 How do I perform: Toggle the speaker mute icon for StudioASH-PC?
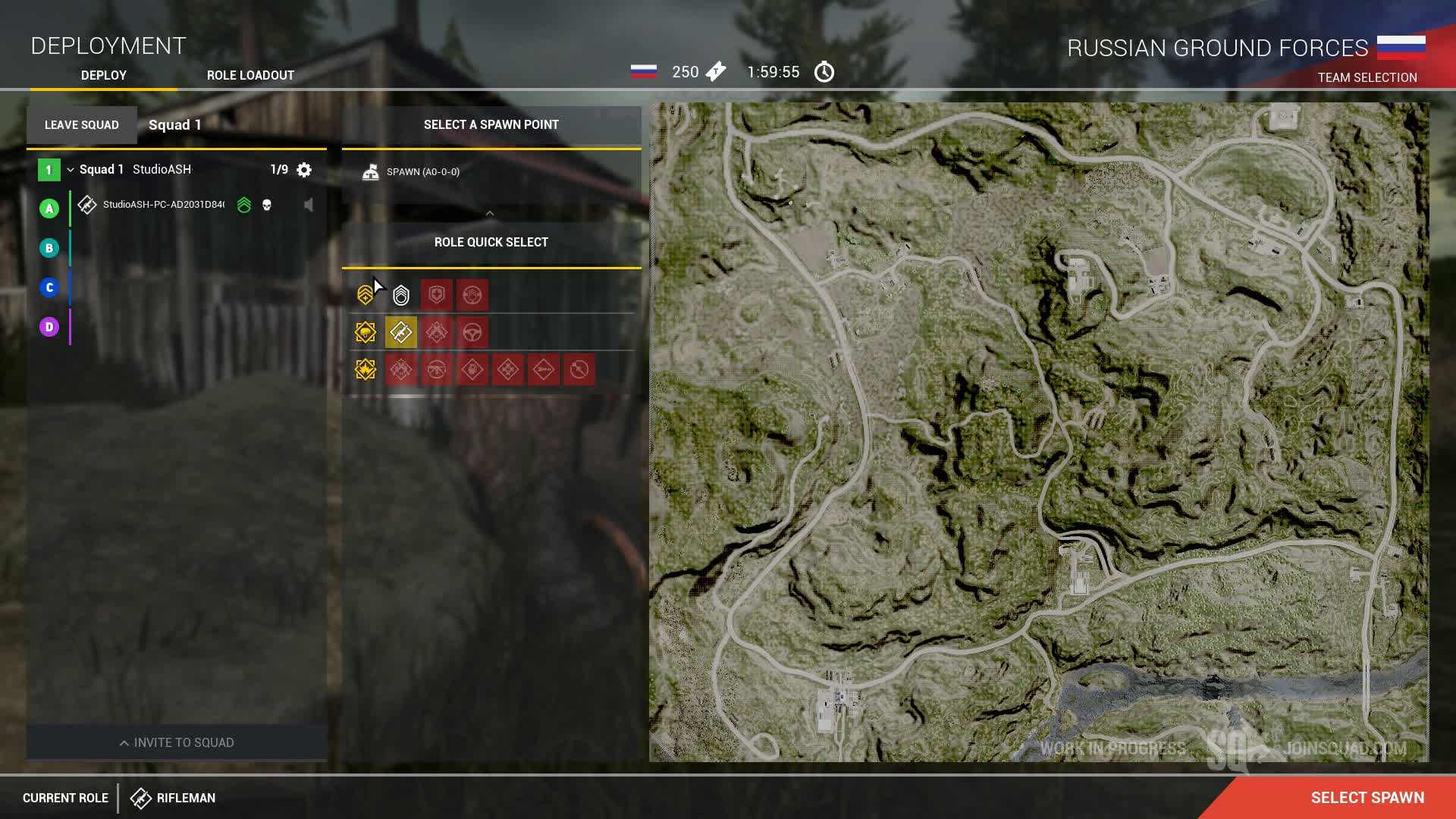(308, 205)
